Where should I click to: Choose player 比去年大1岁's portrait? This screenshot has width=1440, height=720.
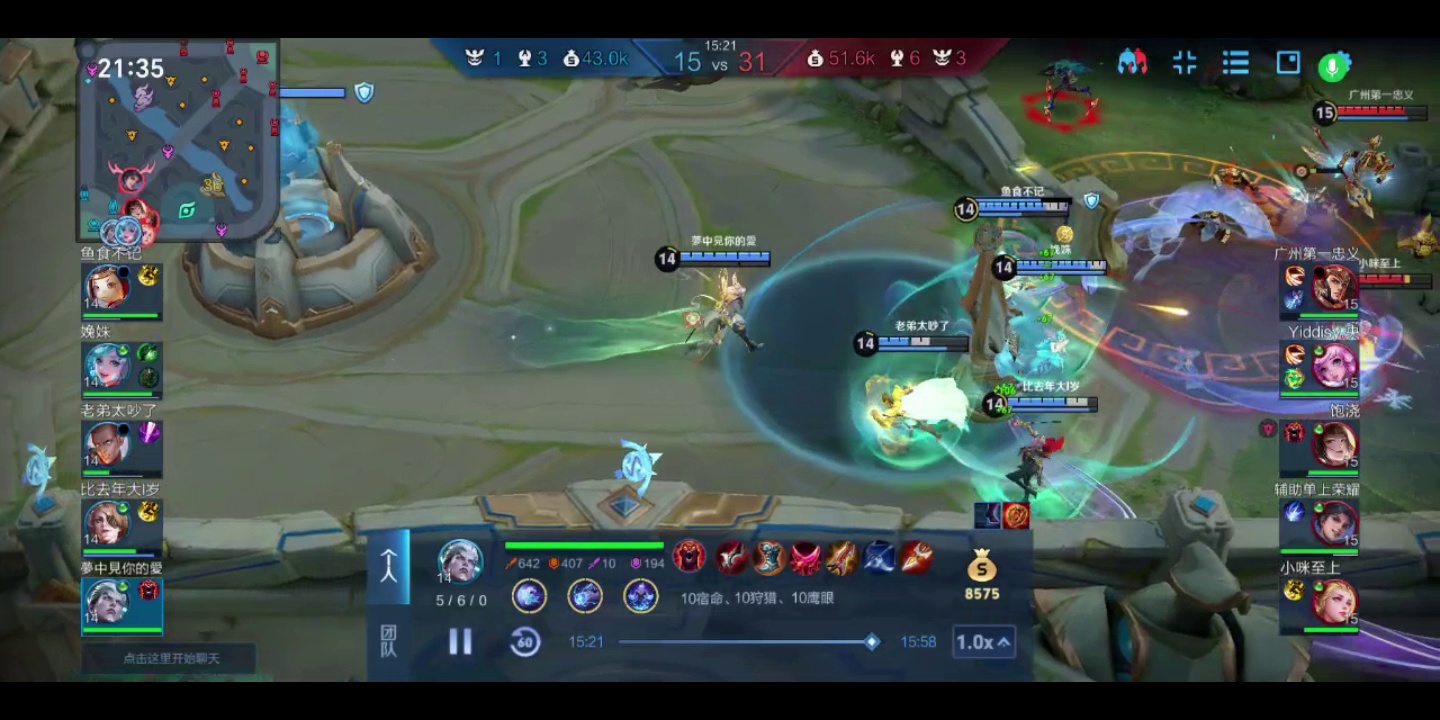(108, 523)
